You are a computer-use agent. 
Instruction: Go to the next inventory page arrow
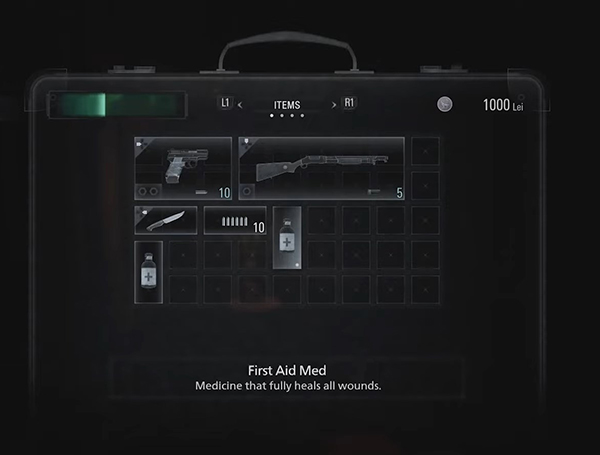(334, 104)
